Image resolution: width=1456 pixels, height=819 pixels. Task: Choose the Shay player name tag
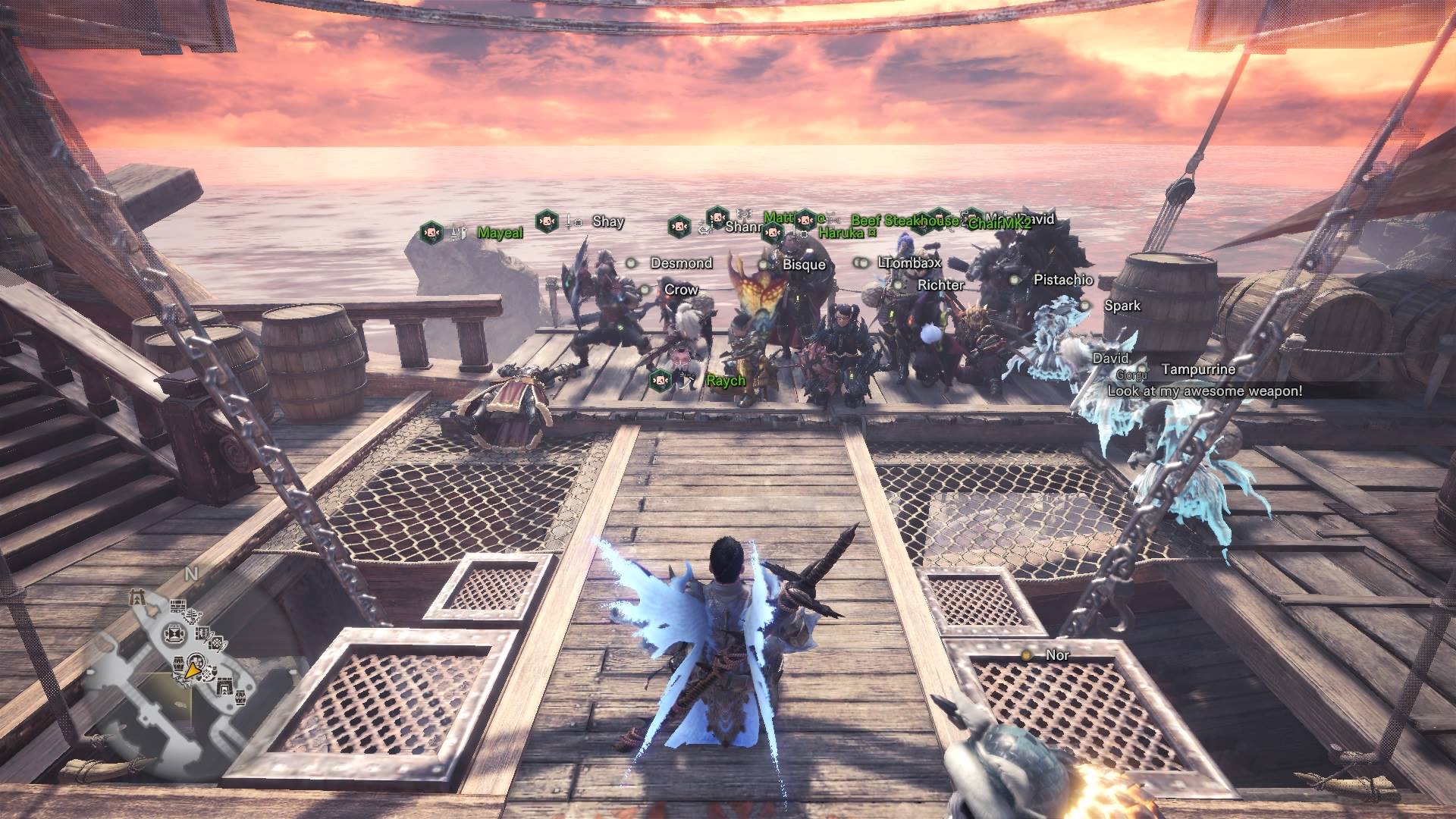click(x=607, y=221)
